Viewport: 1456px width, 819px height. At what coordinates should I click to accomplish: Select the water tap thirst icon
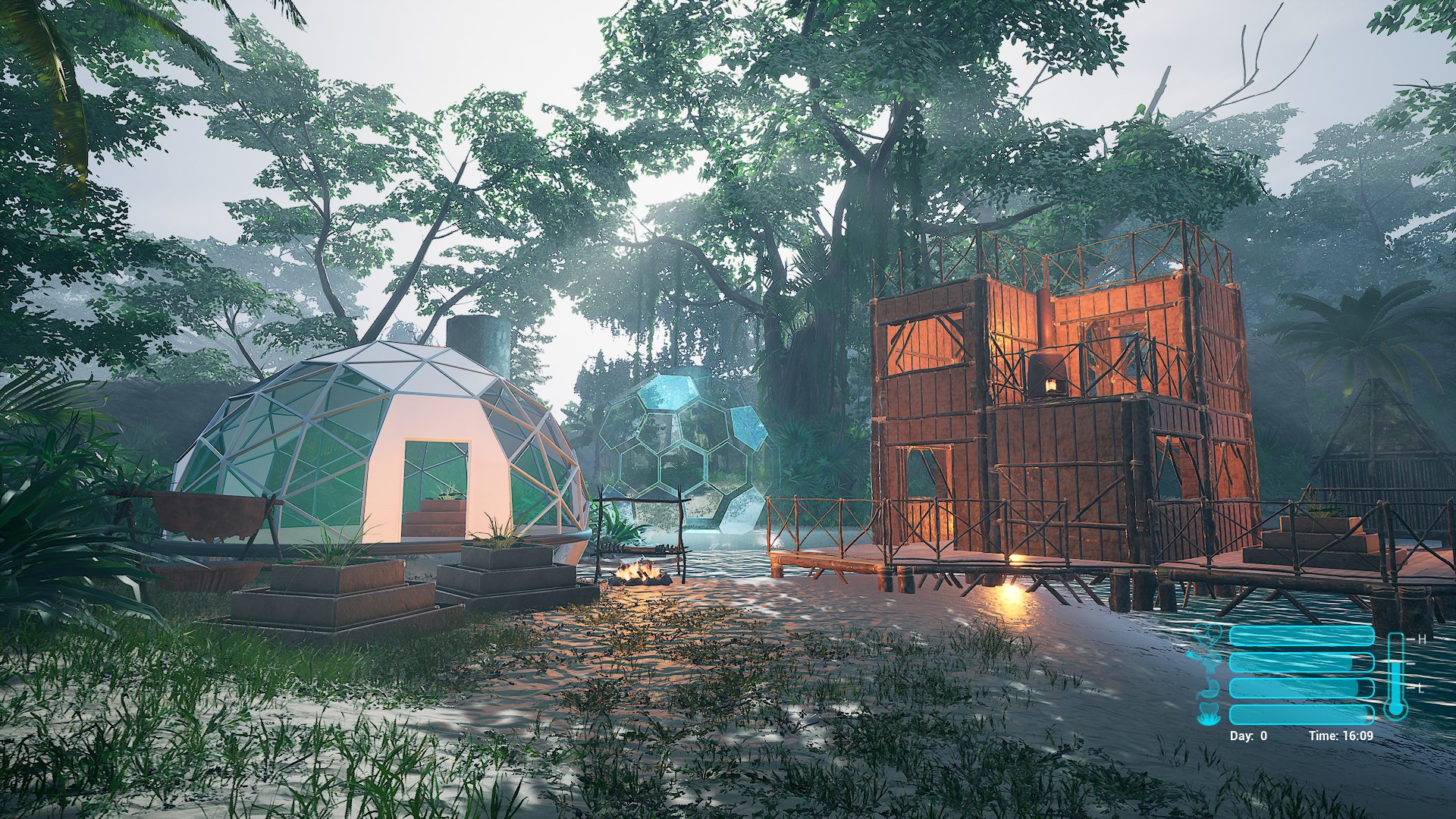pyautogui.click(x=1207, y=662)
